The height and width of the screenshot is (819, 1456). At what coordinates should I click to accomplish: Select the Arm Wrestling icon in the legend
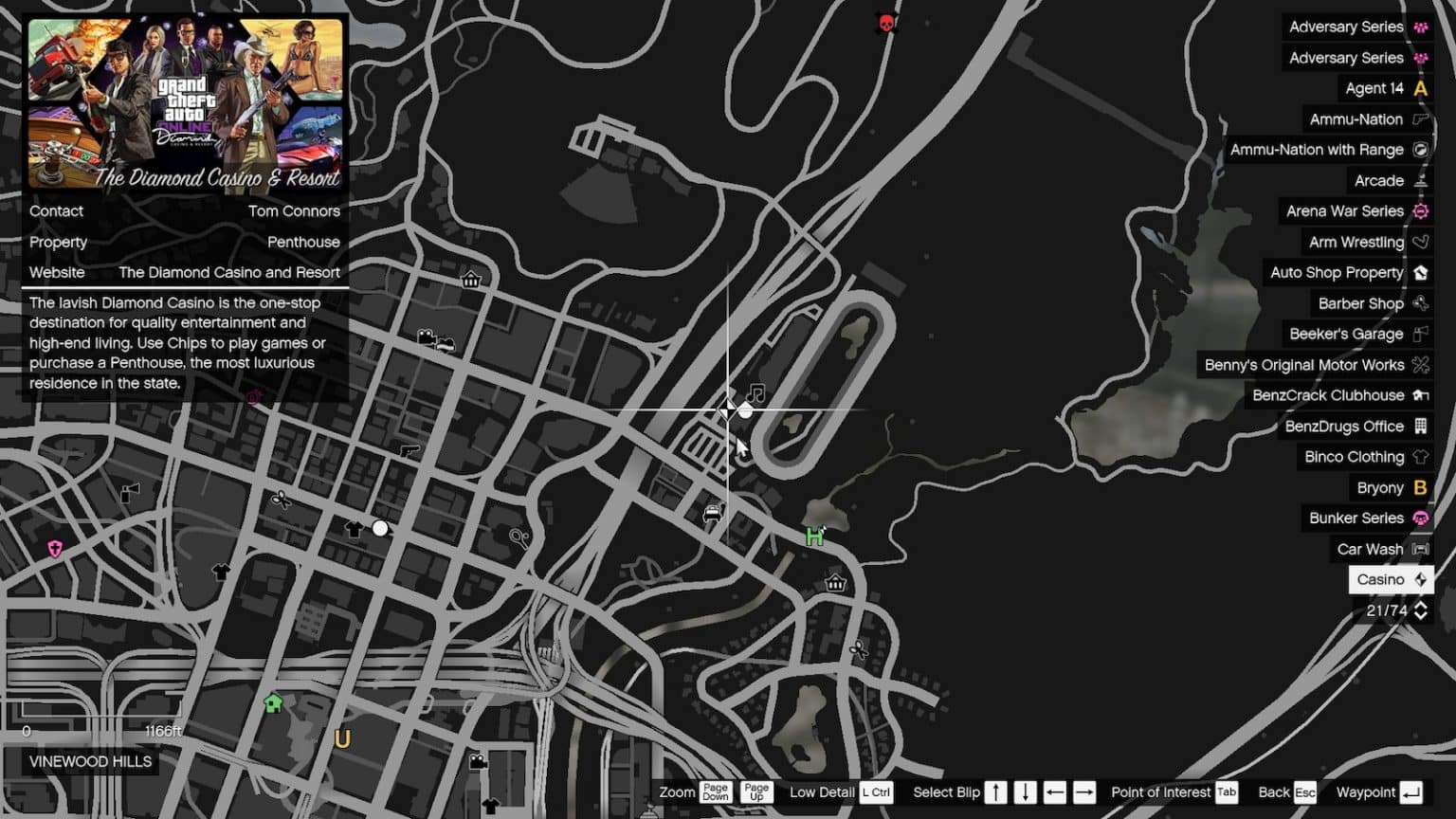pyautogui.click(x=1419, y=242)
